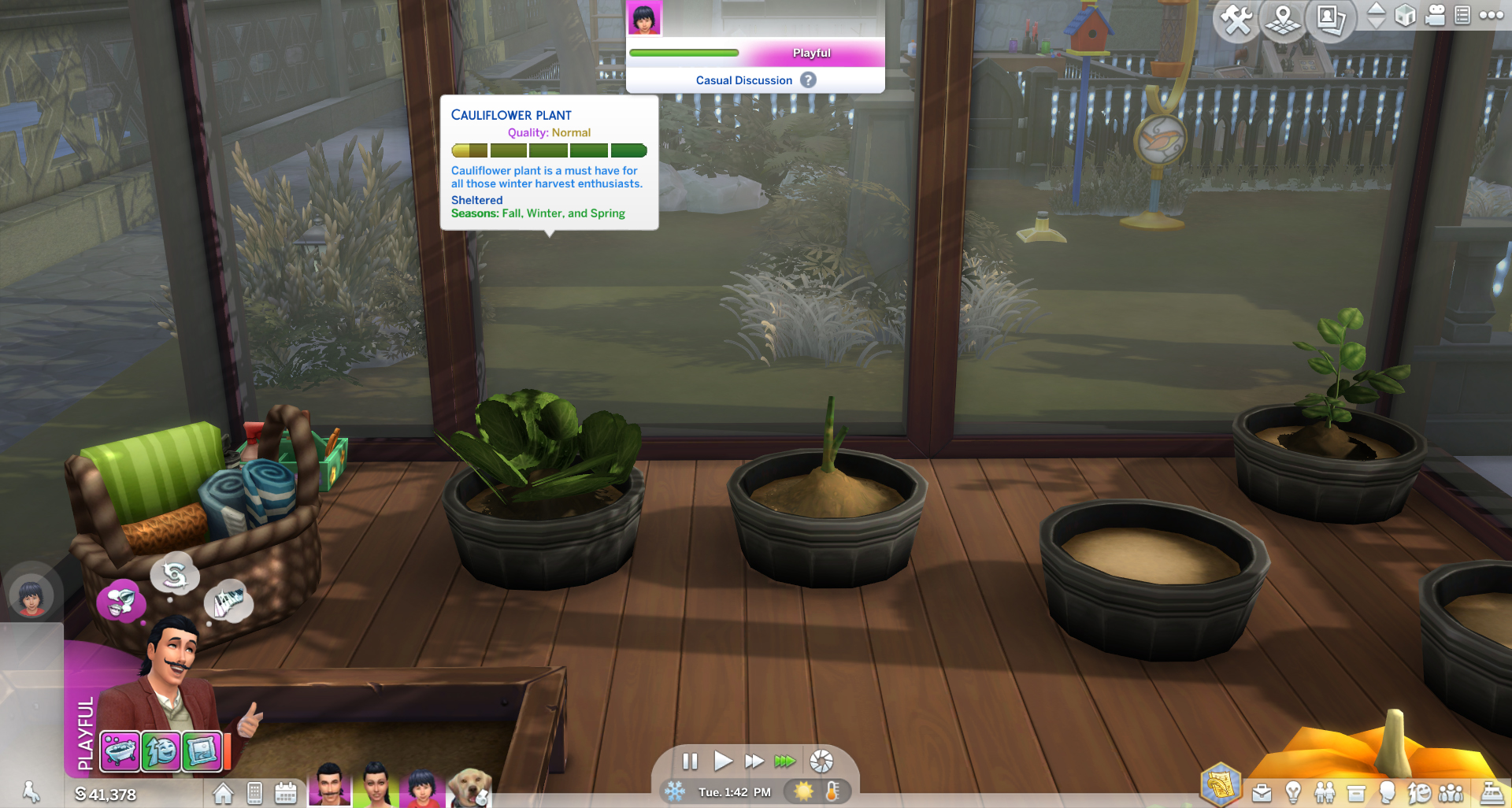Open Build Mode with the hammer and wrench icon

click(1236, 18)
